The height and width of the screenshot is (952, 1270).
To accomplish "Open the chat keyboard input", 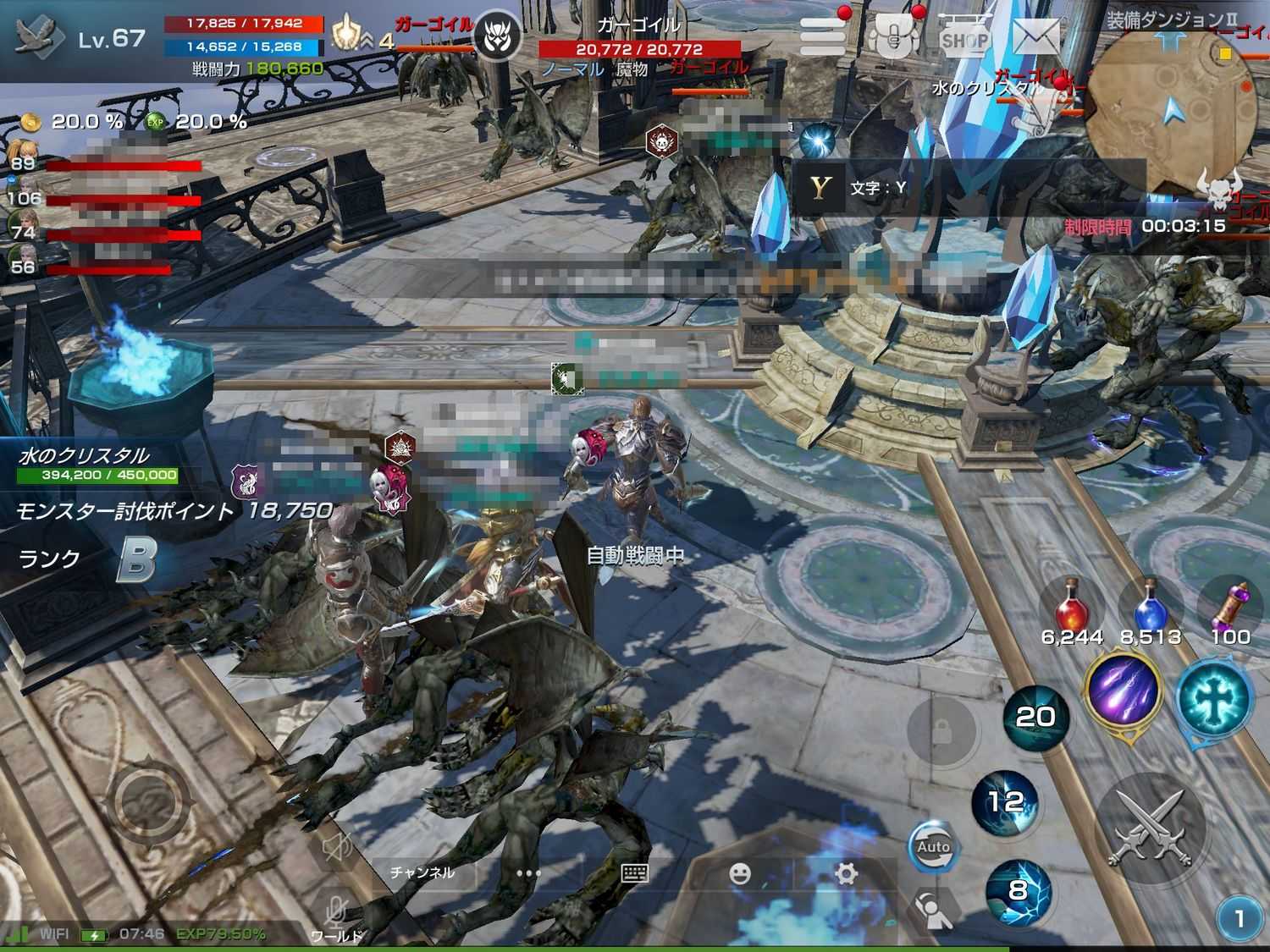I will click(x=635, y=873).
